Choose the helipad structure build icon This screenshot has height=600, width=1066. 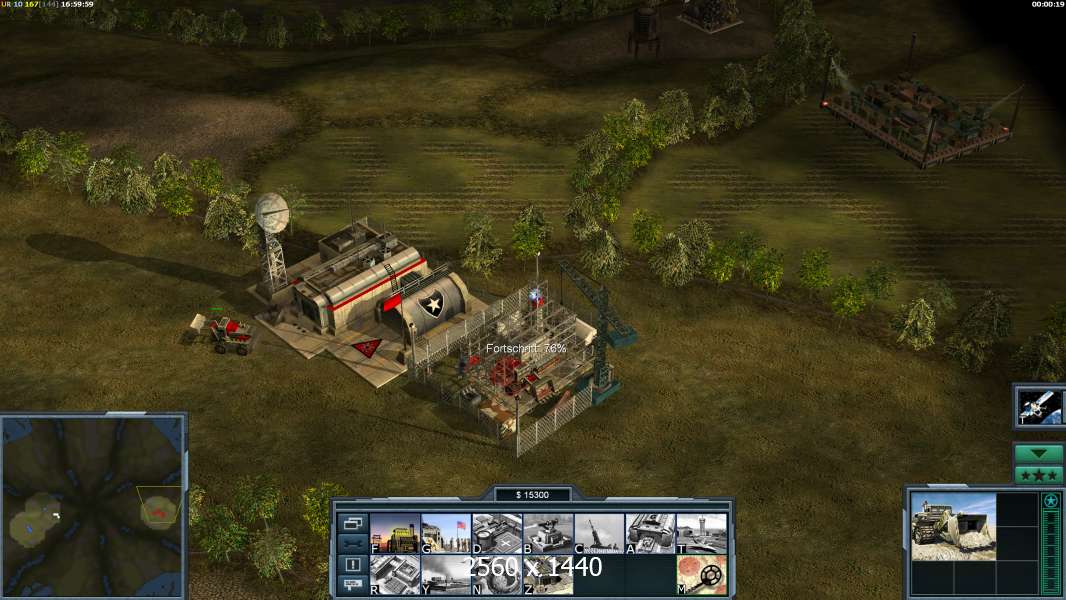point(497,533)
